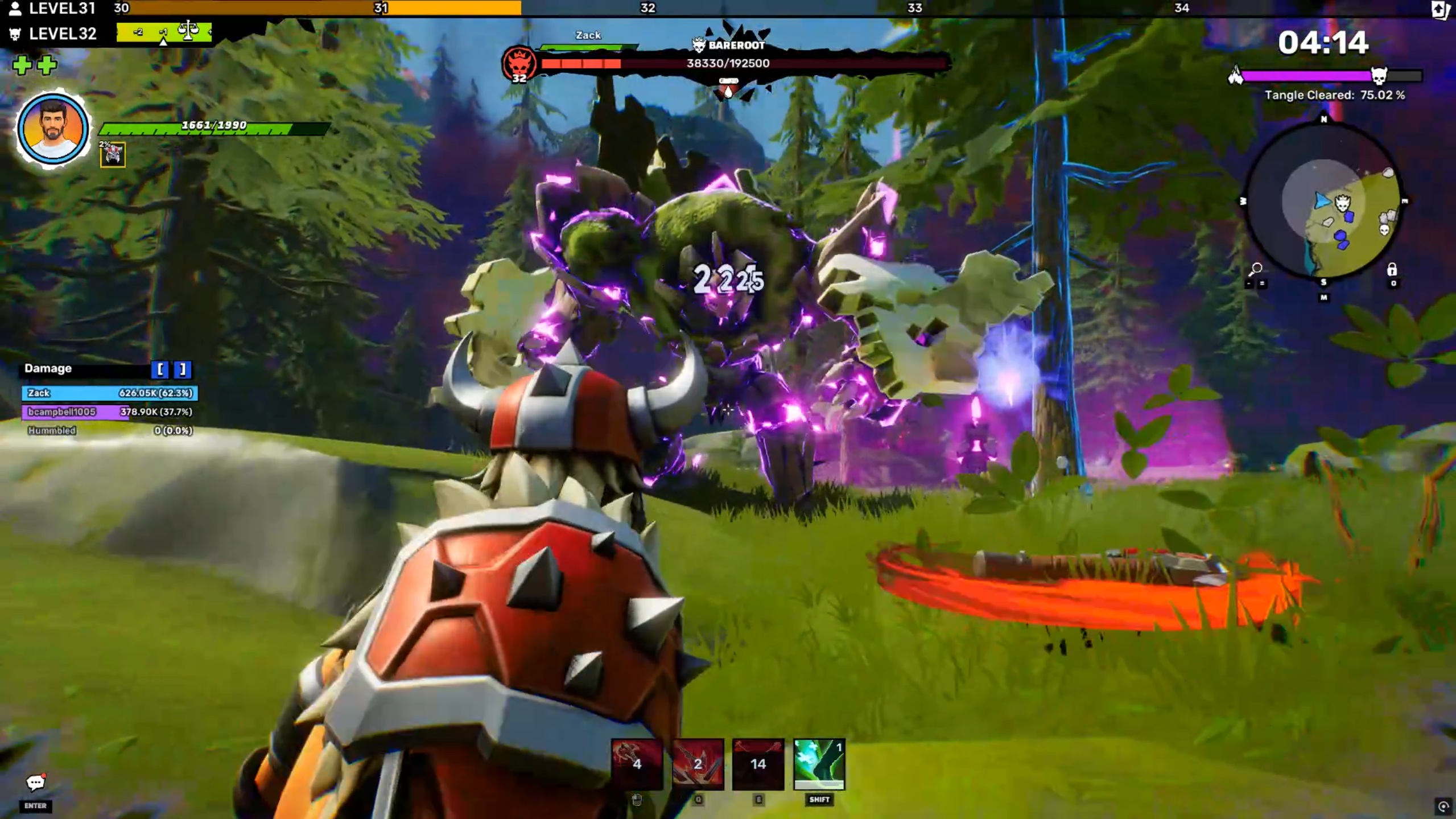Click the Bareroot boss level emblem
Viewport: 1456px width, 819px height.
pyautogui.click(x=519, y=63)
